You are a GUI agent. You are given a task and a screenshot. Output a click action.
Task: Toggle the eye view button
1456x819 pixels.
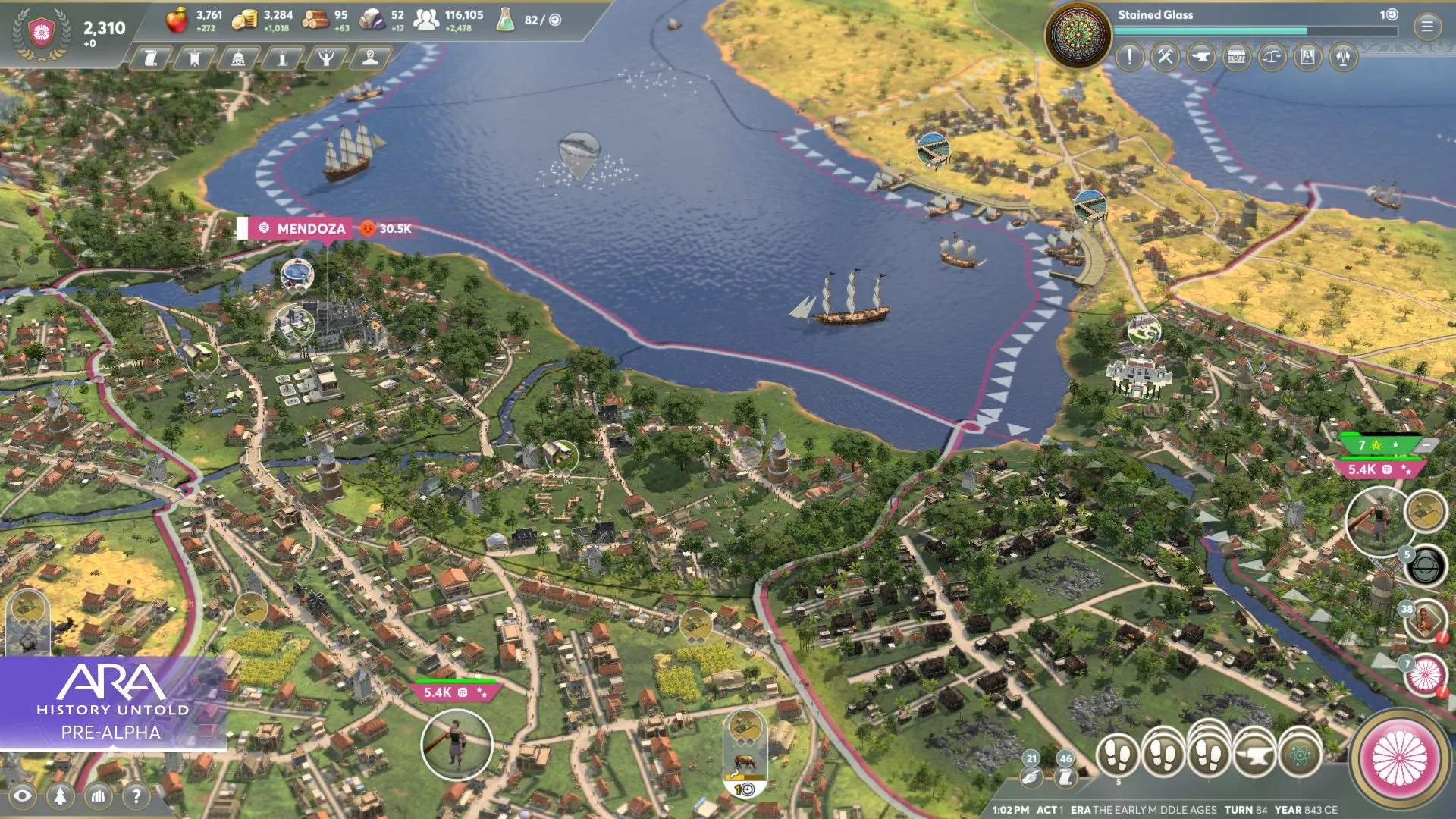coord(23,795)
